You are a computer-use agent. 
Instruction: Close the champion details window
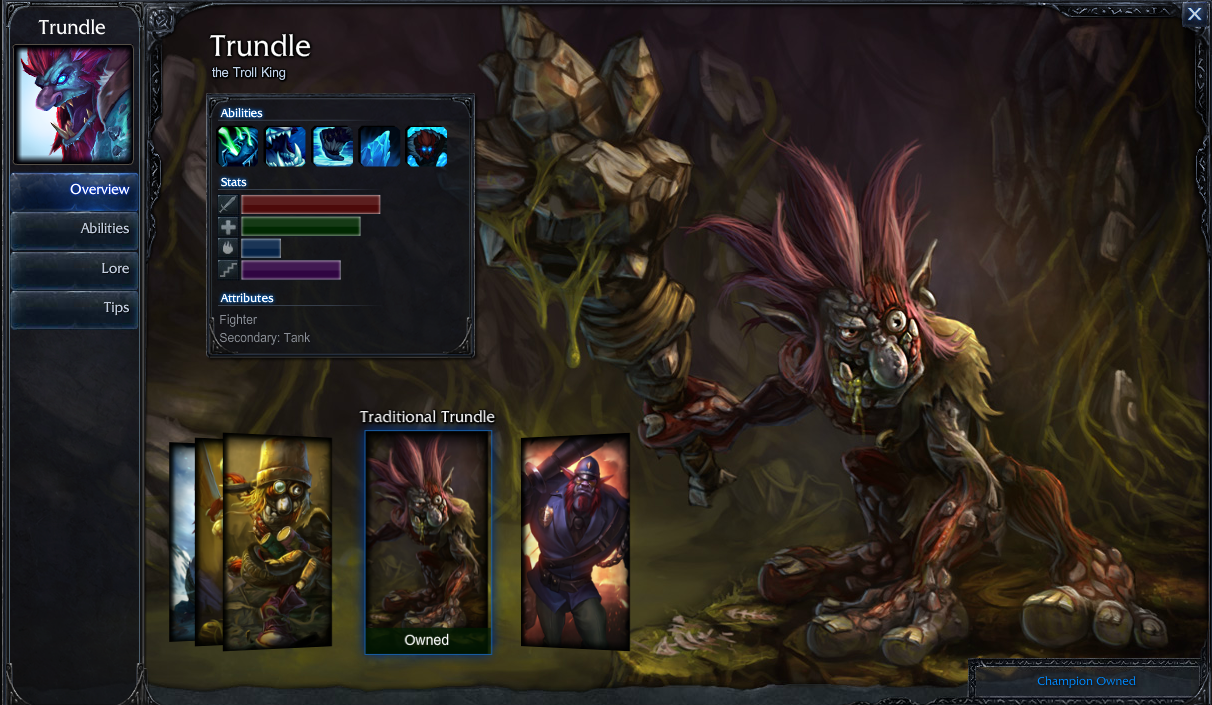click(x=1194, y=14)
